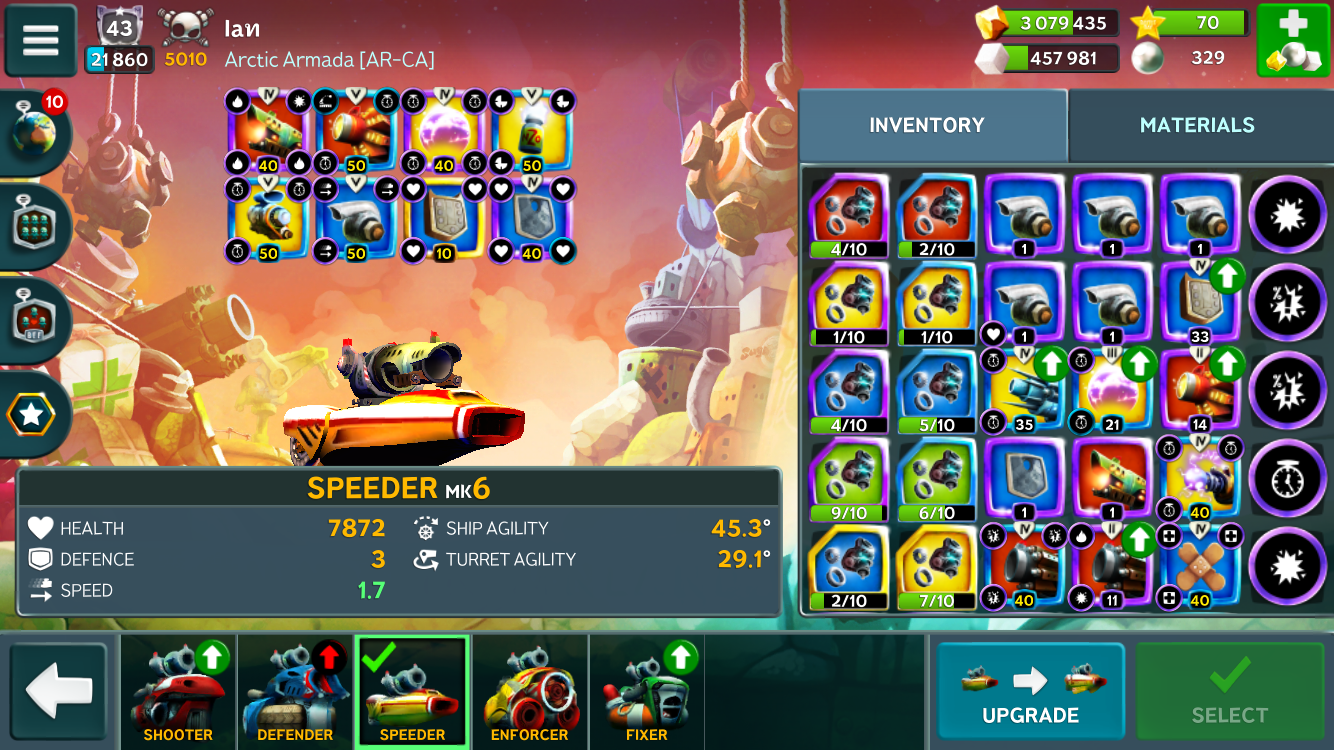Select the bandage repair item in inventory
The image size is (1334, 750).
(1200, 566)
